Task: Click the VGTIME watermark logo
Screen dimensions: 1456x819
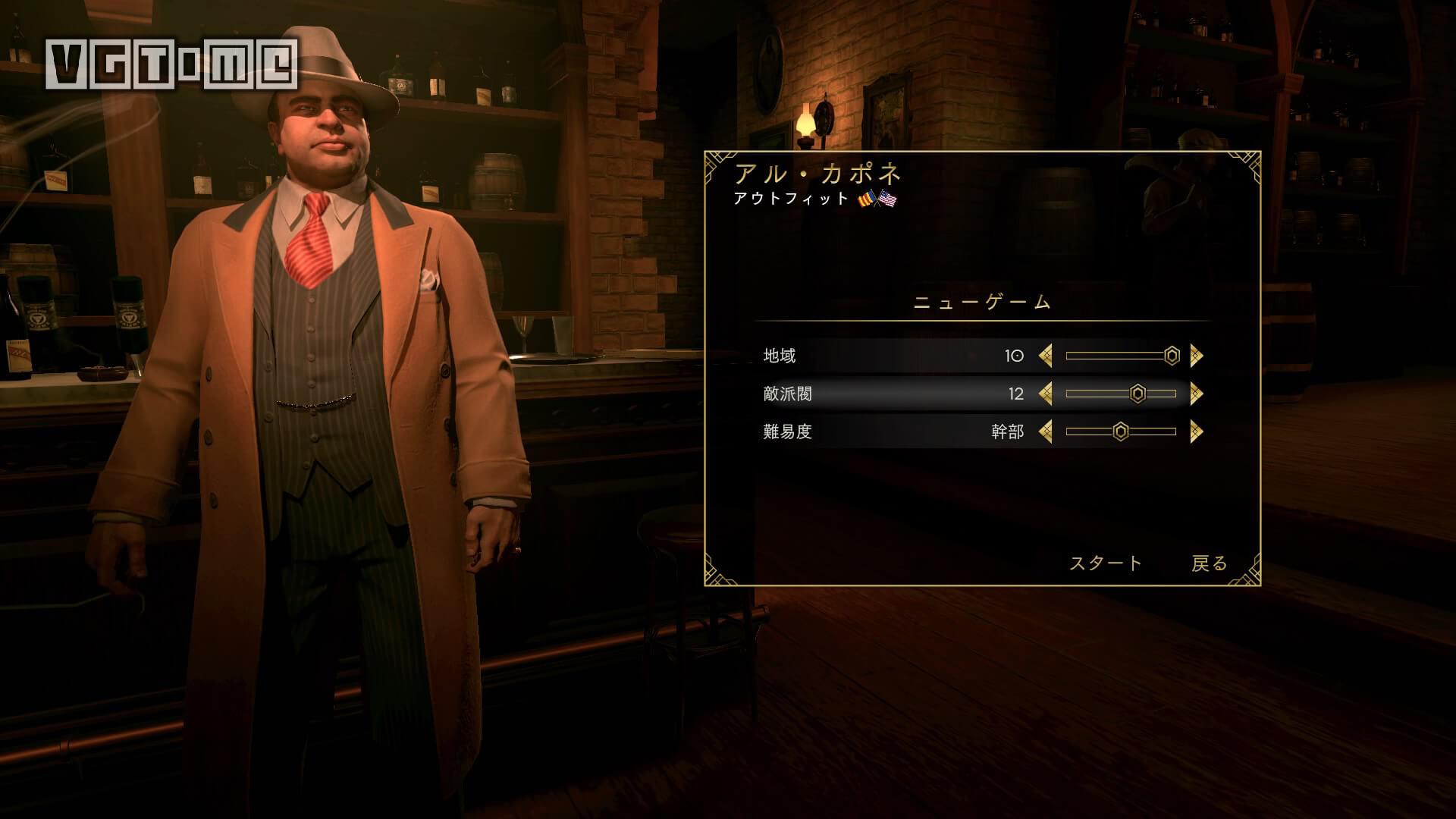Action: [x=171, y=64]
